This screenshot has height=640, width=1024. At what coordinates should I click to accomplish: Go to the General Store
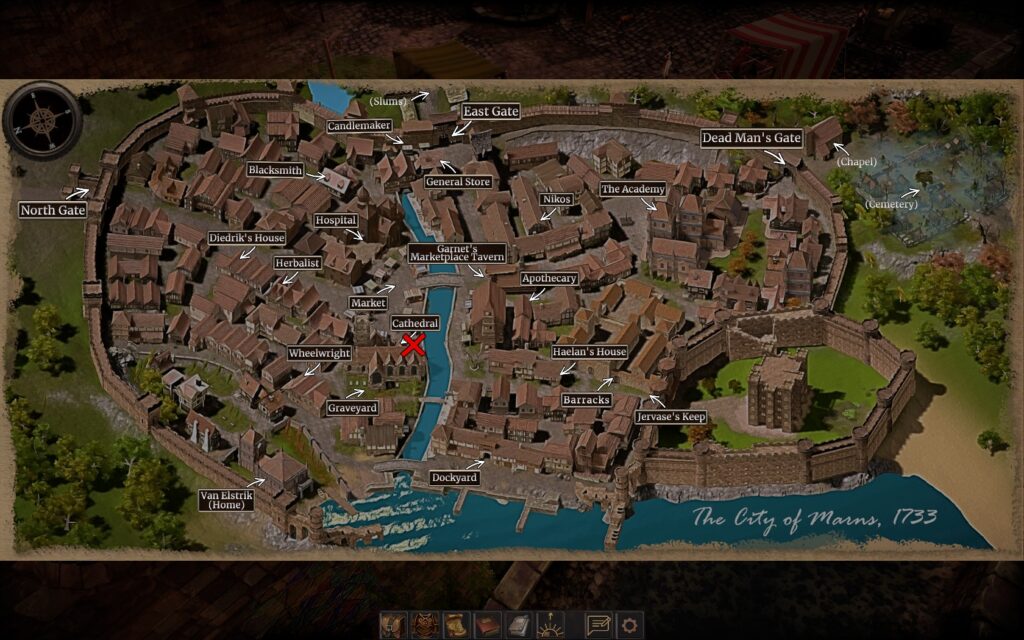(x=458, y=182)
